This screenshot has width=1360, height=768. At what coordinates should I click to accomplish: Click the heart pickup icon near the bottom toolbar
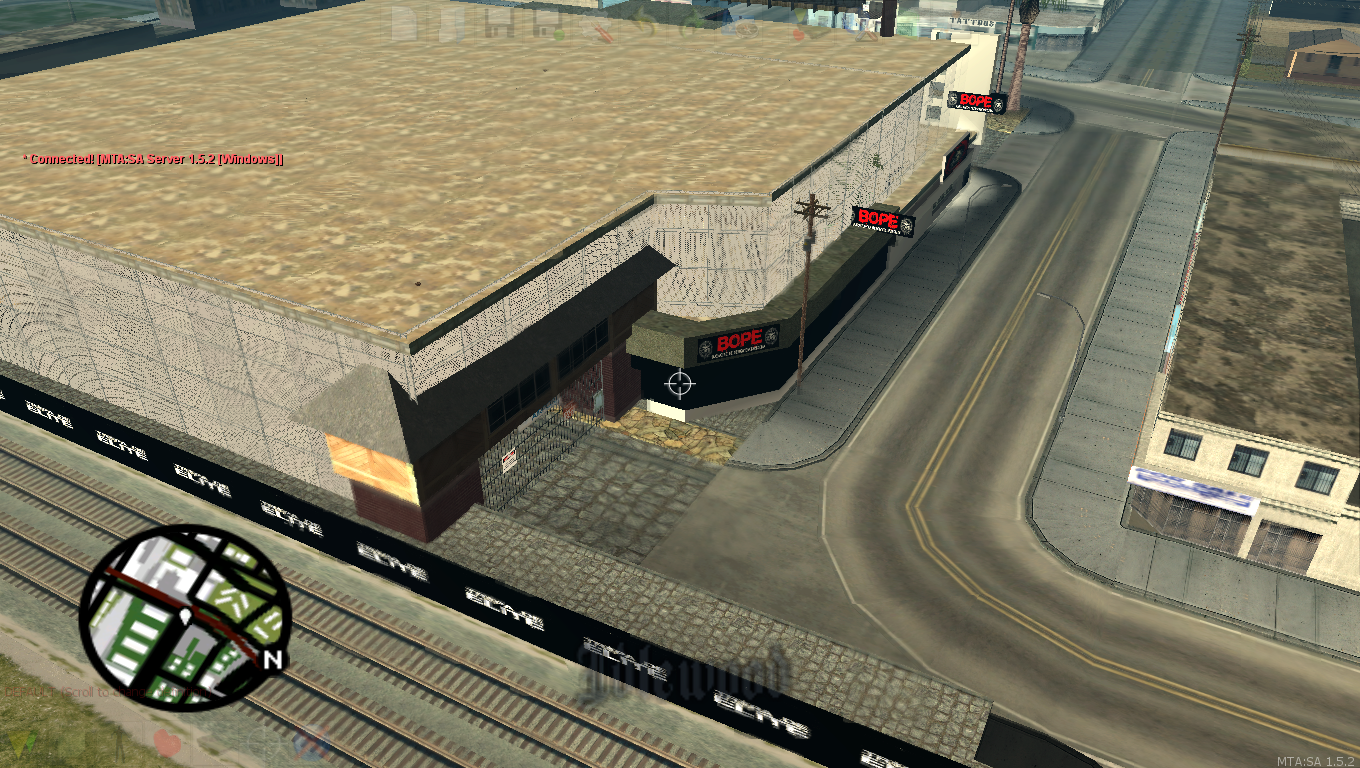168,740
